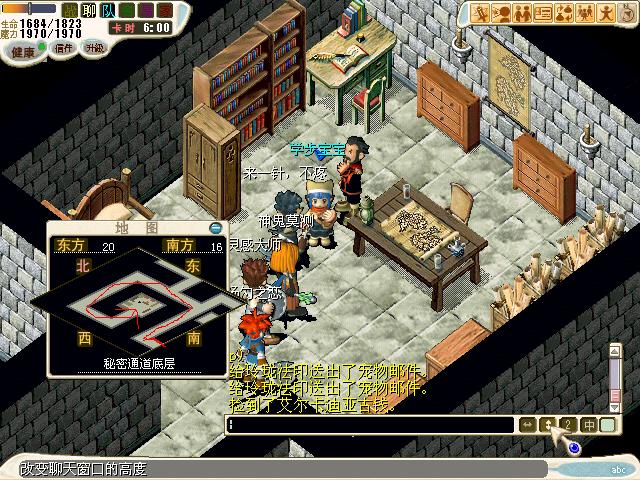Toggle the 中 input language button
Viewport: 640px width, 480px height.
click(589, 425)
